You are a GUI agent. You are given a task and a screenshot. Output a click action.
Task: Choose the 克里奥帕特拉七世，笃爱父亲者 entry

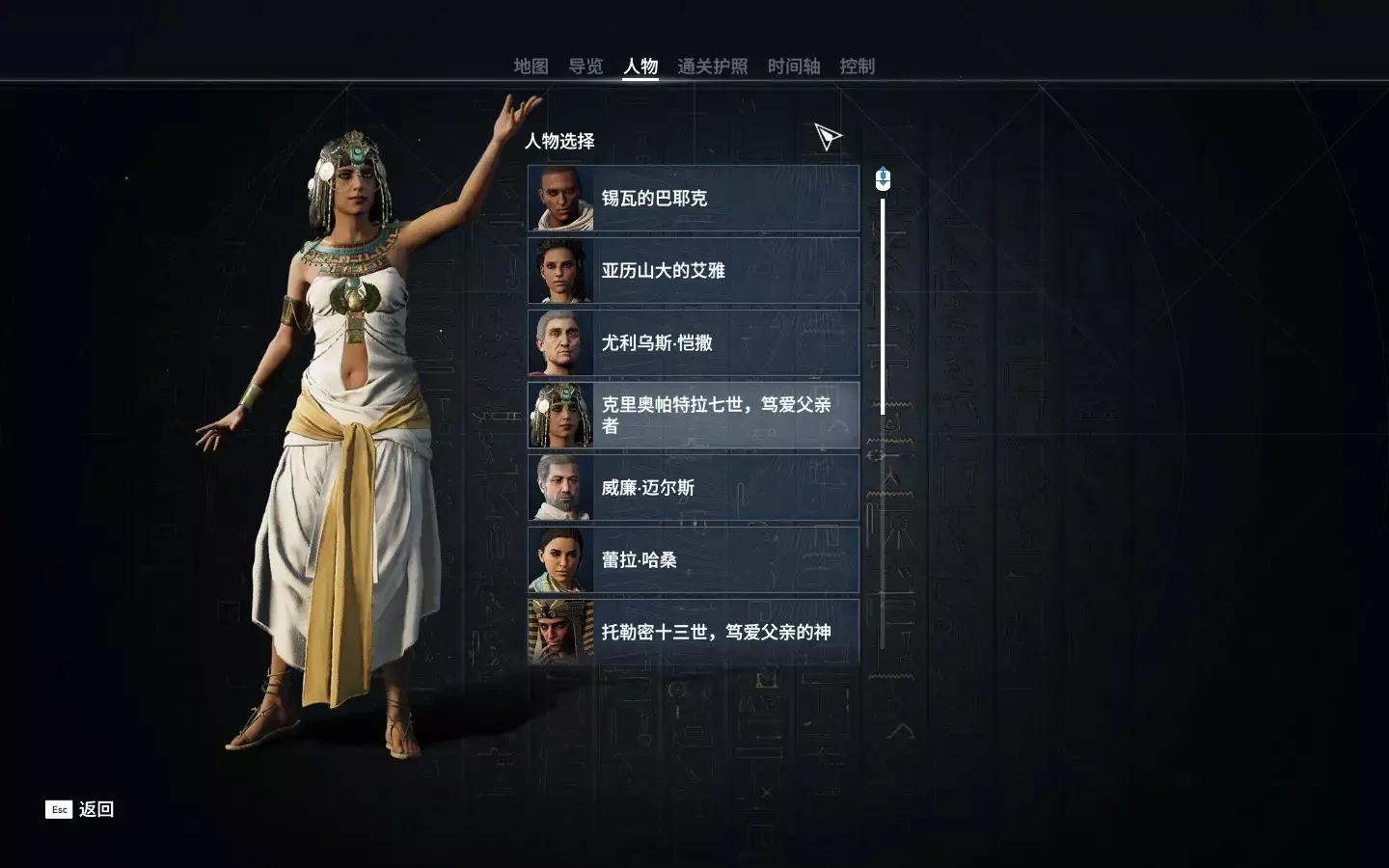tap(693, 414)
